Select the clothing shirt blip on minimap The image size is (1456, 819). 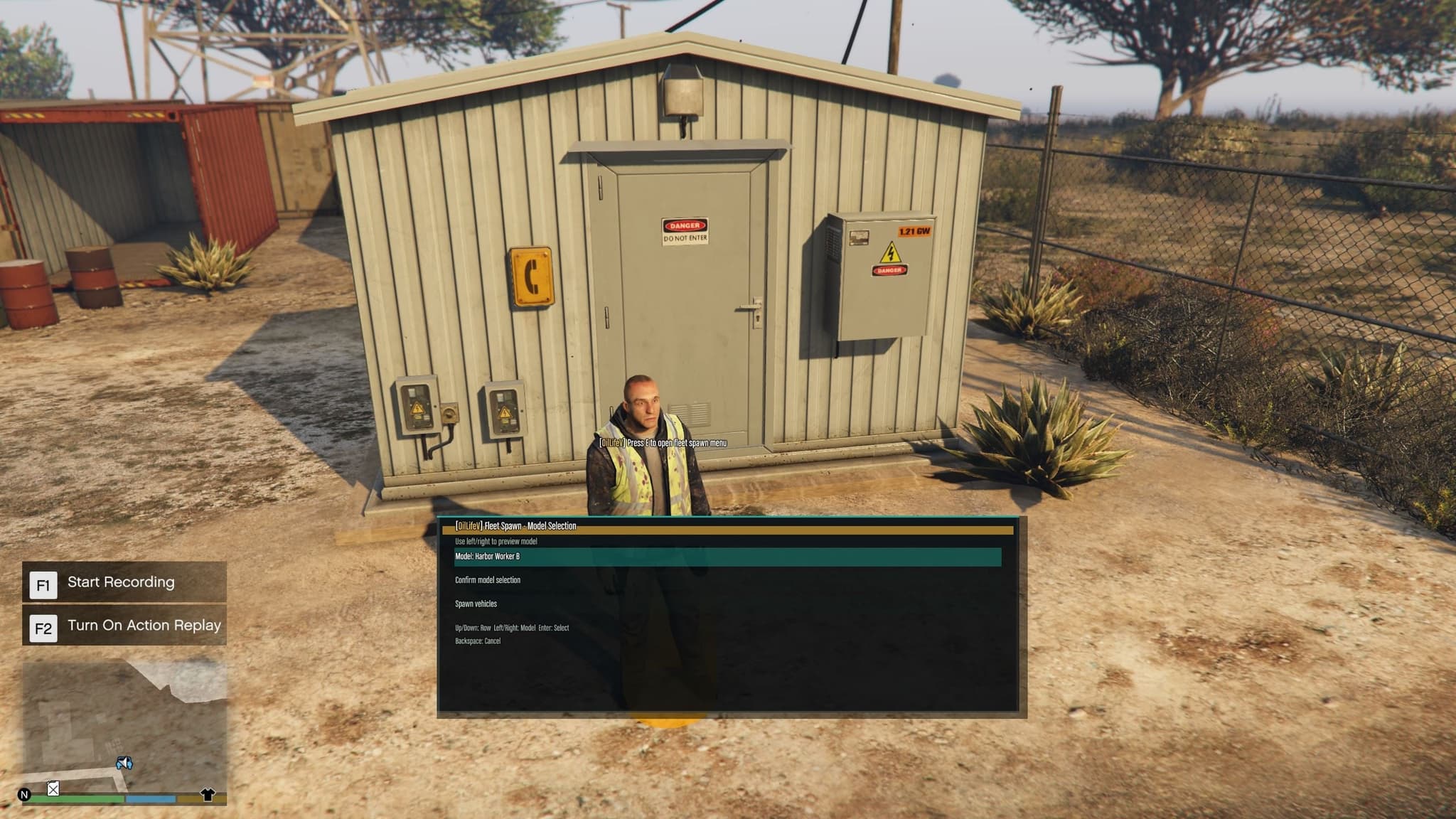click(208, 794)
